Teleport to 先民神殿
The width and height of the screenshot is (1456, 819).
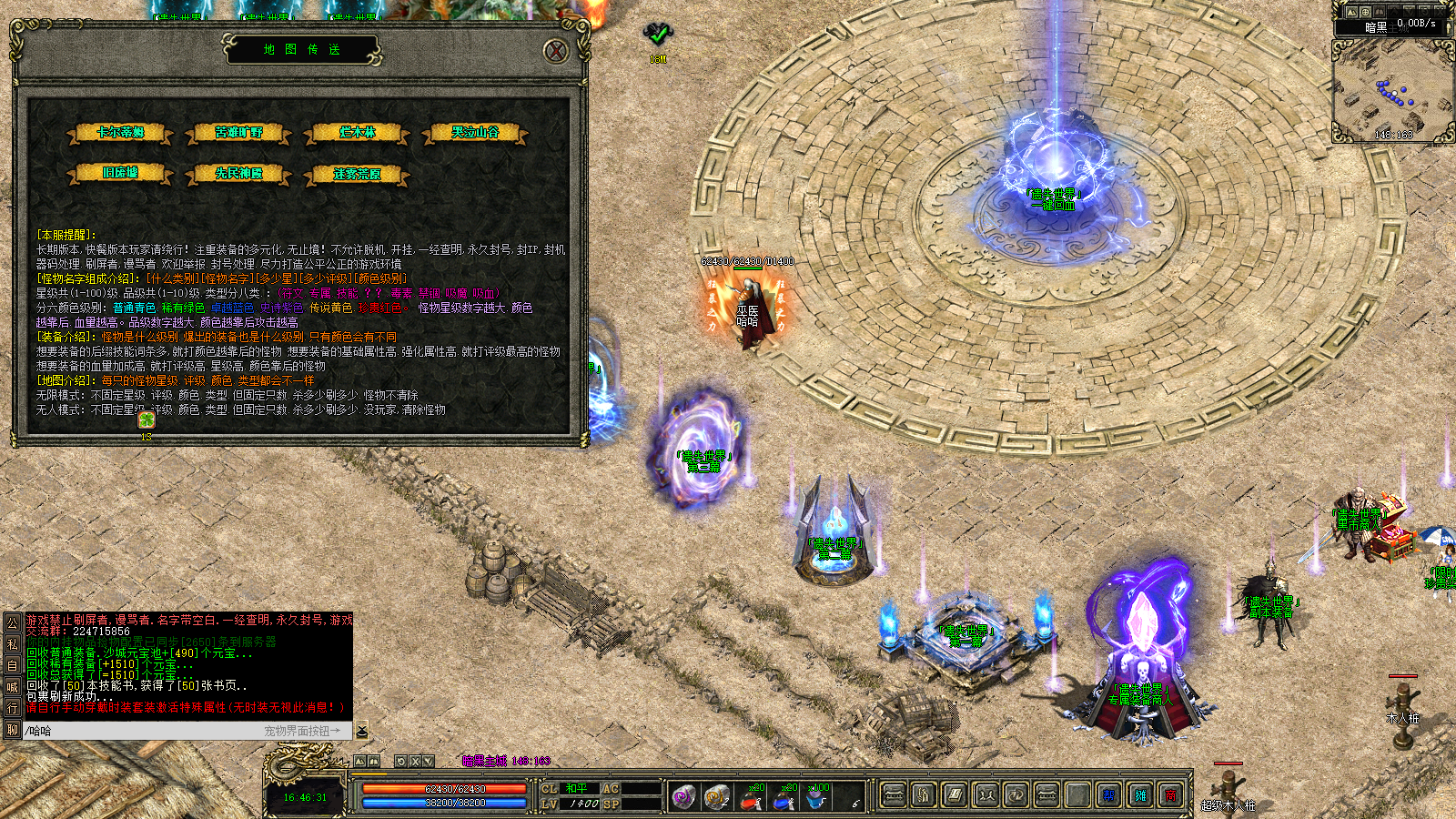coord(238,173)
